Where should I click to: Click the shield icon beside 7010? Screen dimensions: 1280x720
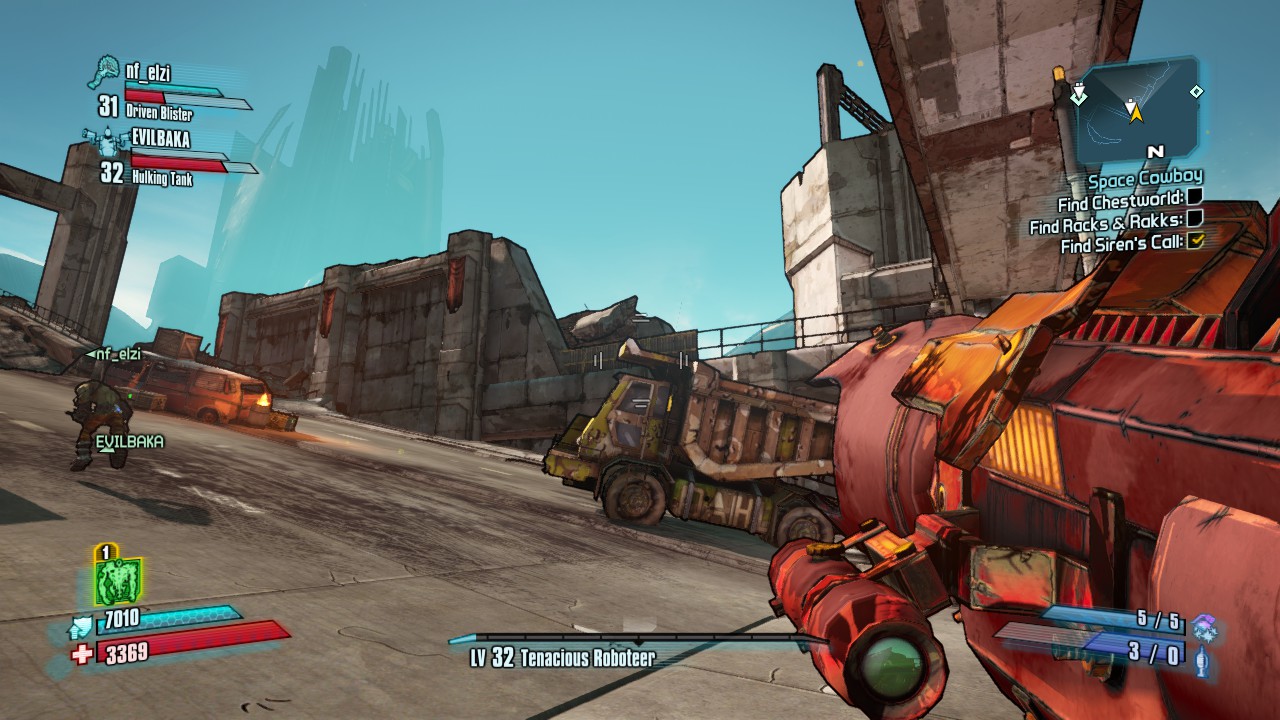click(82, 627)
